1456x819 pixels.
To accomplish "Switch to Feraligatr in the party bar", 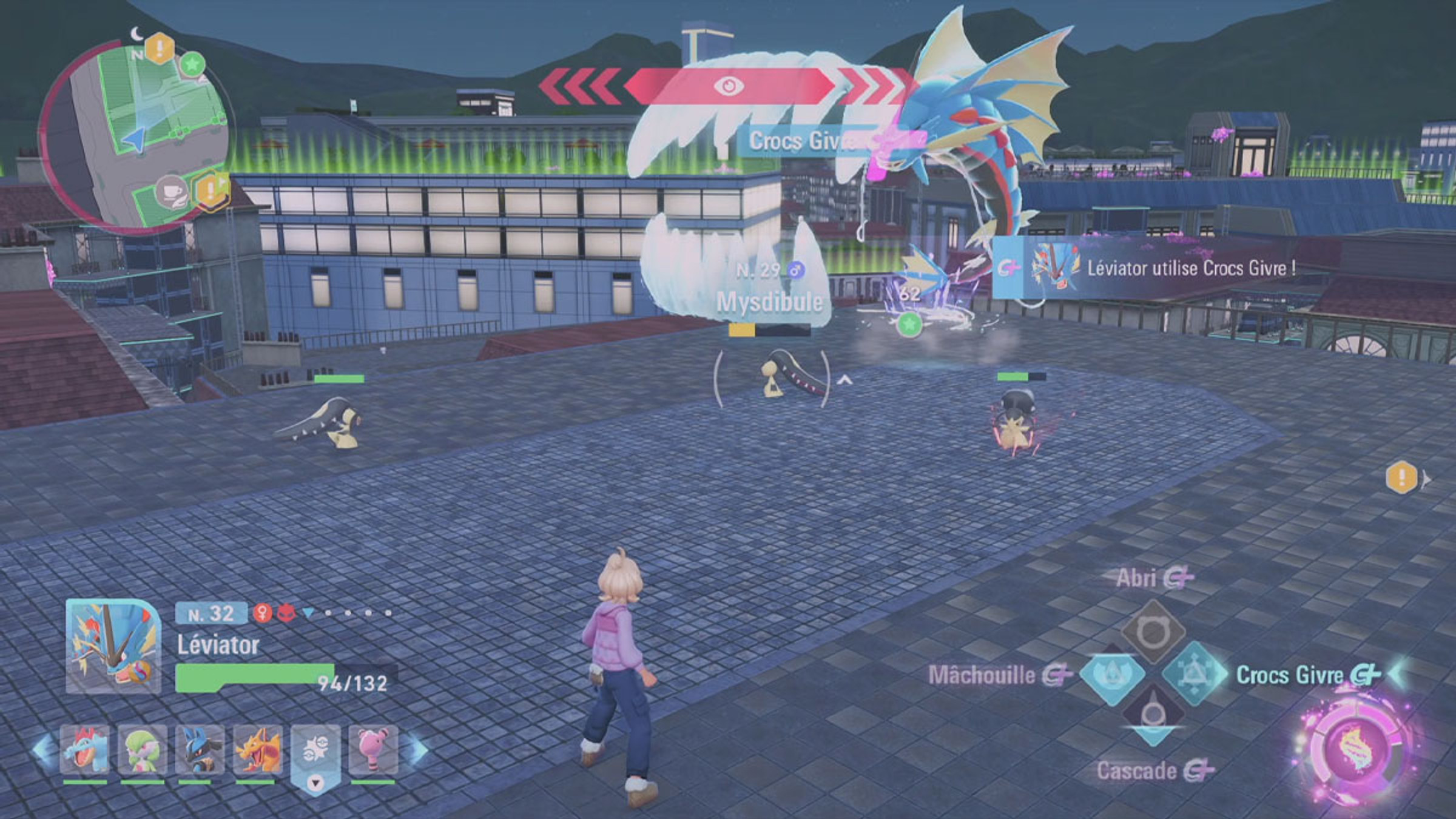I will [x=85, y=750].
